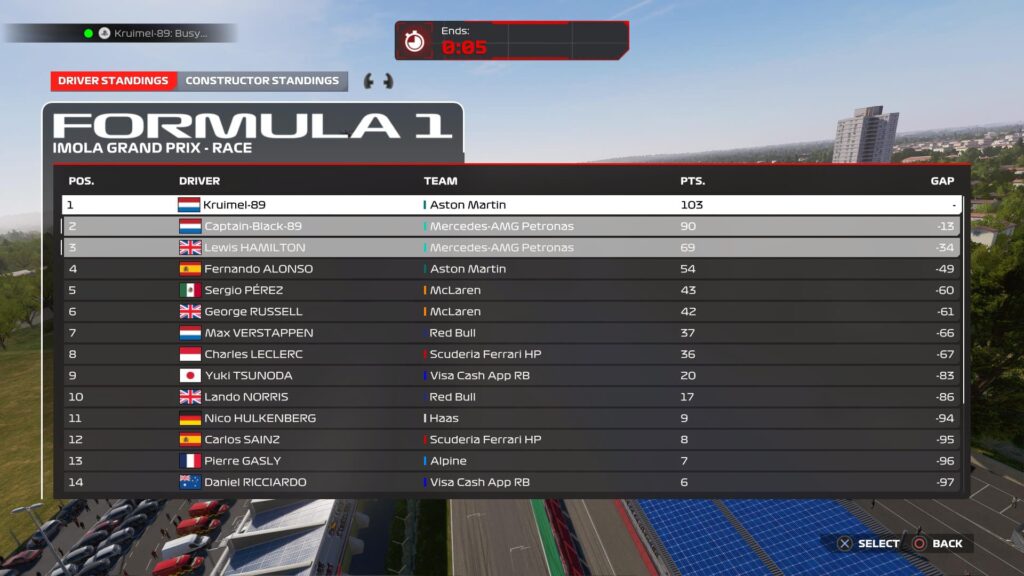
Task: Select Carlos Sainz's standings row
Action: coord(510,439)
